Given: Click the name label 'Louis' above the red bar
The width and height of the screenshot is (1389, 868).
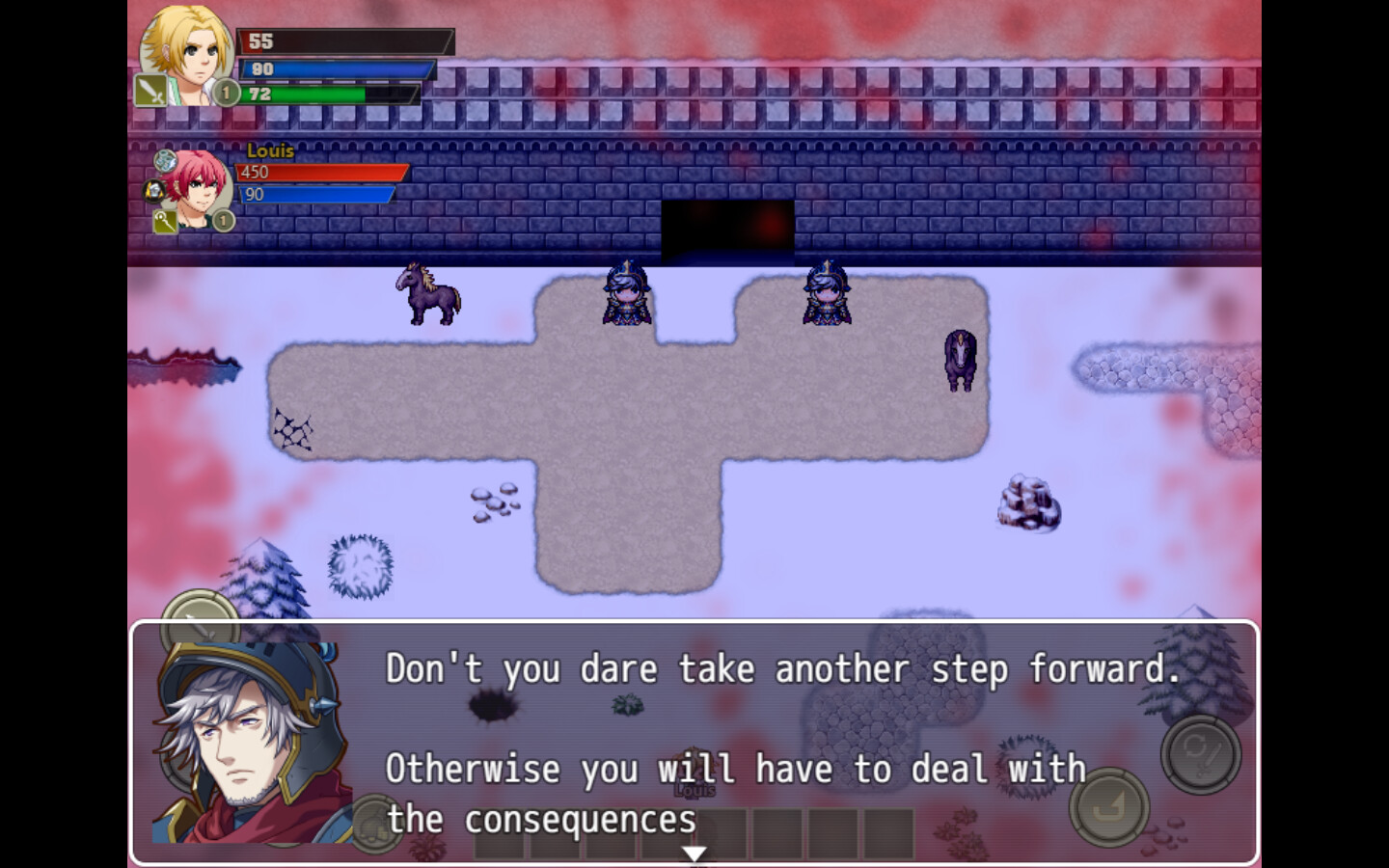Looking at the screenshot, I should [272, 151].
